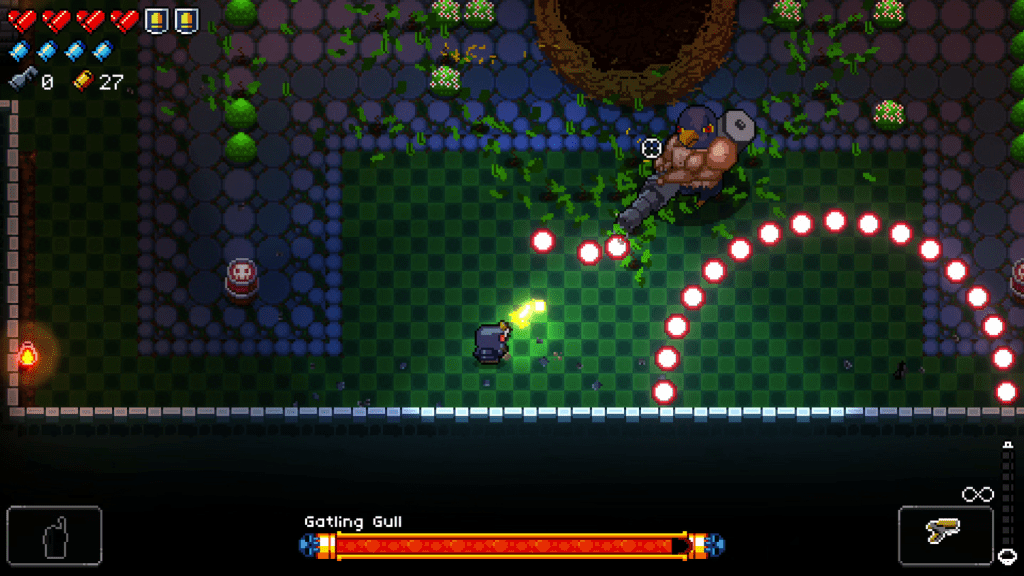Click the active item slot with hand outline
The width and height of the screenshot is (1024, 576).
pyautogui.click(x=54, y=537)
